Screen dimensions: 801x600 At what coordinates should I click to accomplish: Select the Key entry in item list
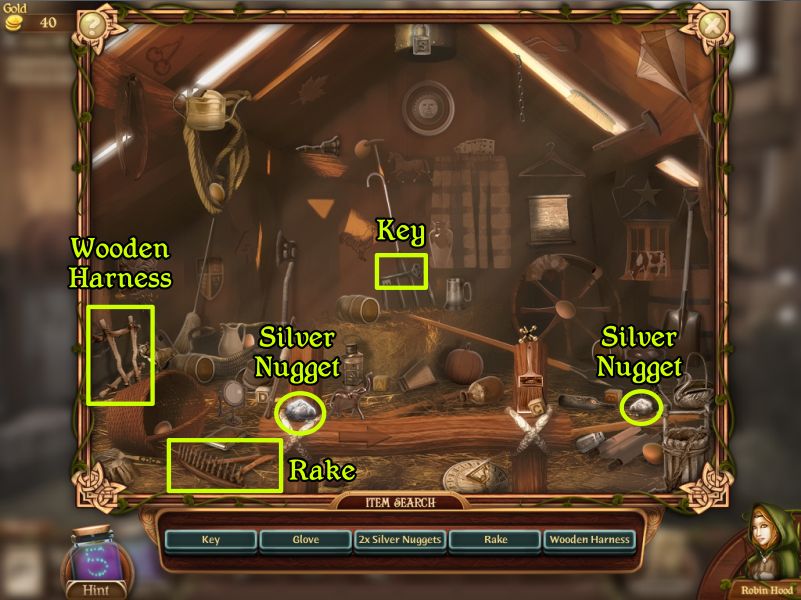point(211,540)
